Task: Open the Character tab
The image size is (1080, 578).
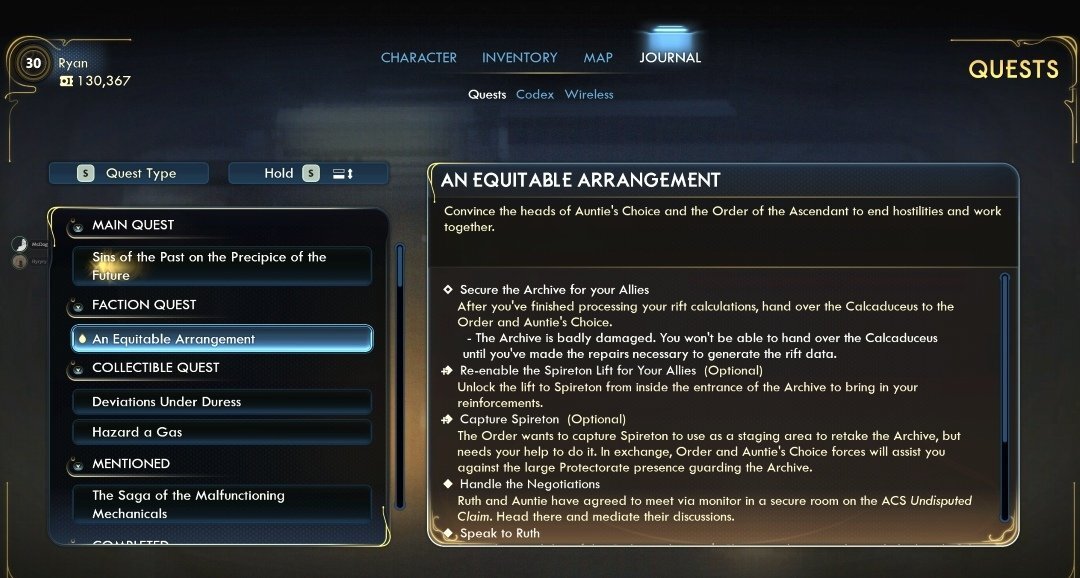Action: tap(418, 58)
